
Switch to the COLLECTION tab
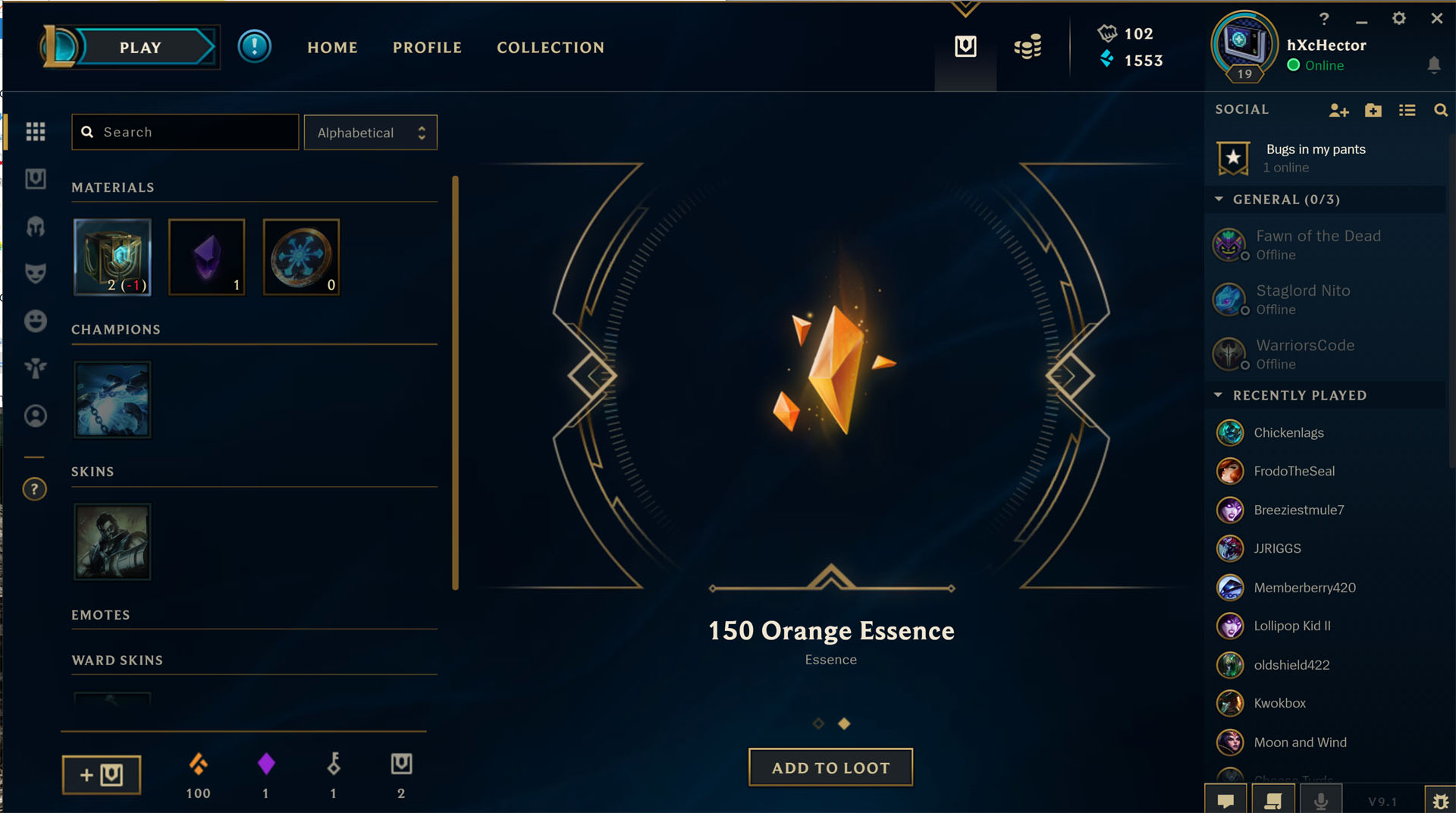pos(551,47)
